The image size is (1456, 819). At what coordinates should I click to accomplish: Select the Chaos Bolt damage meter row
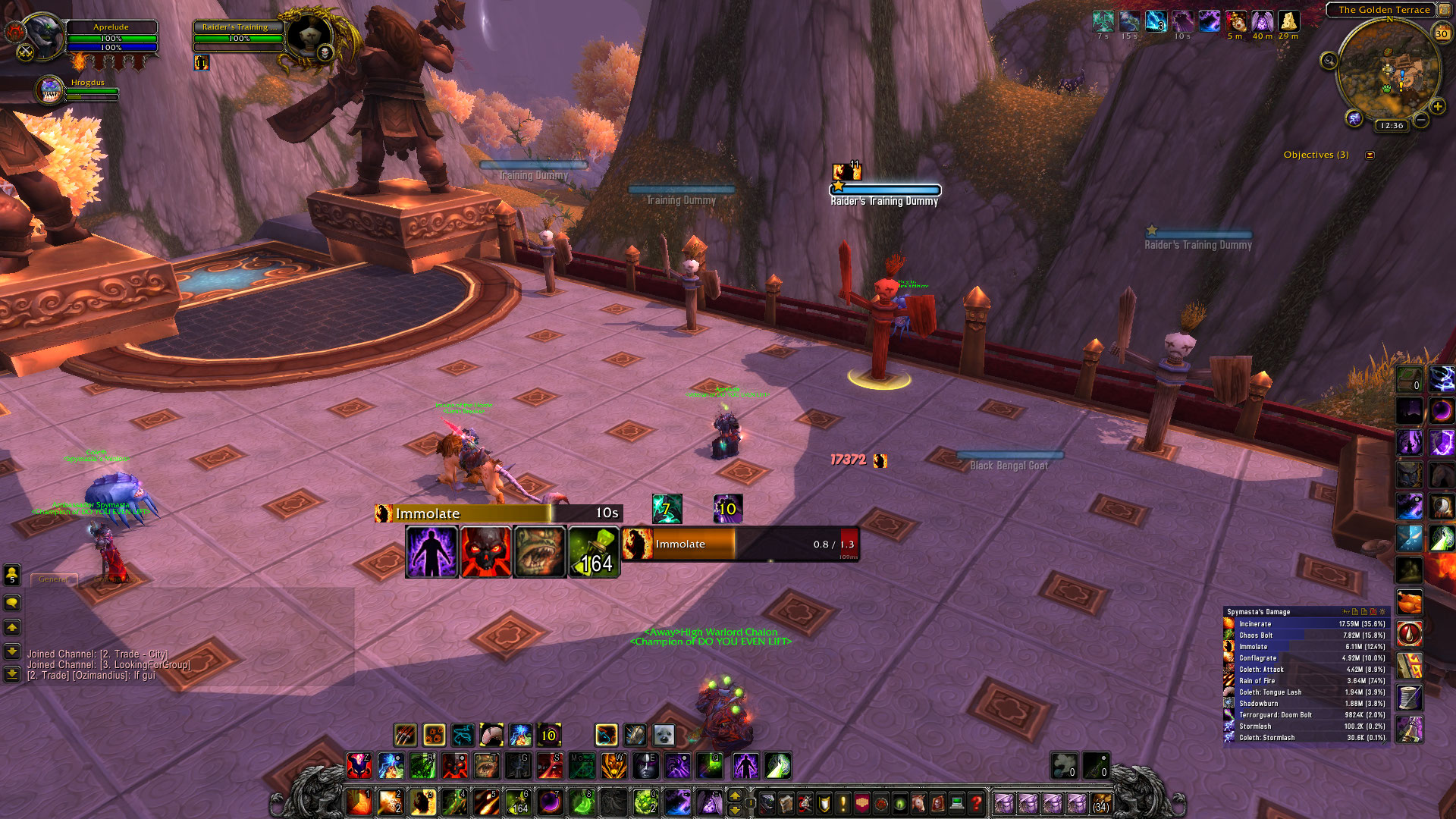1306,635
